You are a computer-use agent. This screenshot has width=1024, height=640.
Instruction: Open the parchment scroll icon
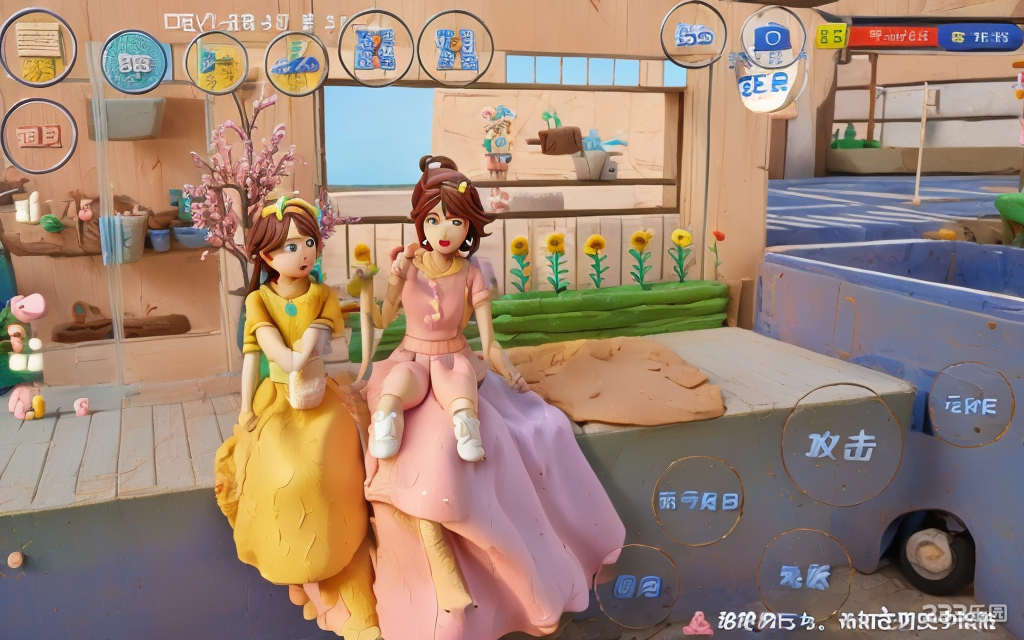pos(38,48)
